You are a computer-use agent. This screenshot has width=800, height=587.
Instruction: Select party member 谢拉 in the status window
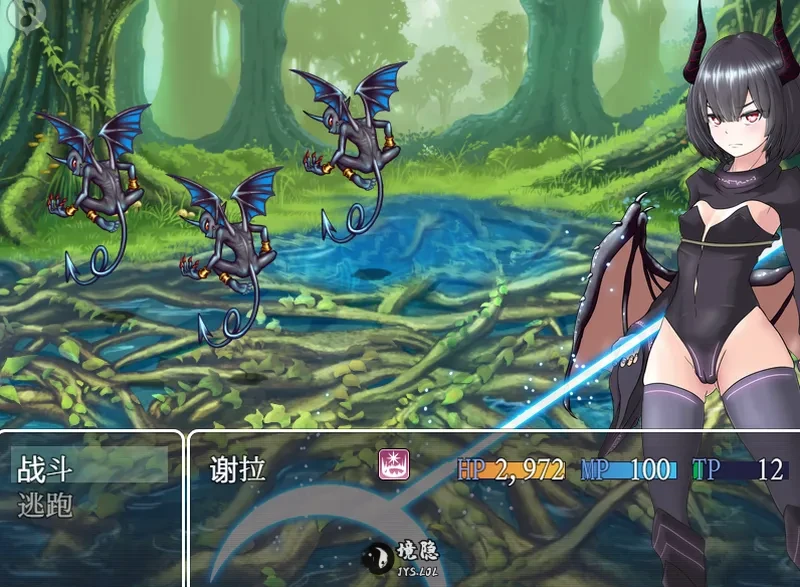coord(238,469)
